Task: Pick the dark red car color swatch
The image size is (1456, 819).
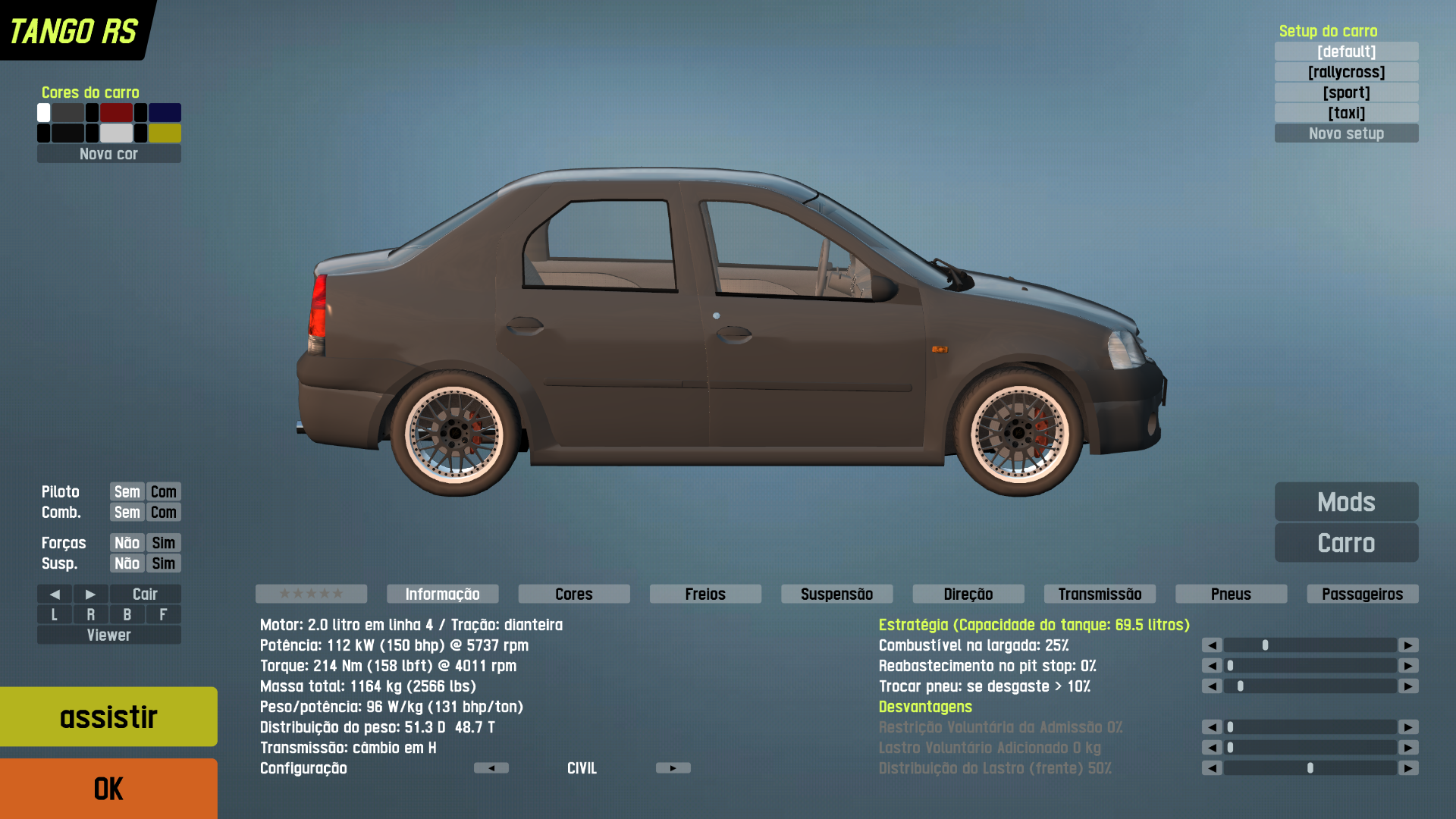Action: [x=117, y=113]
